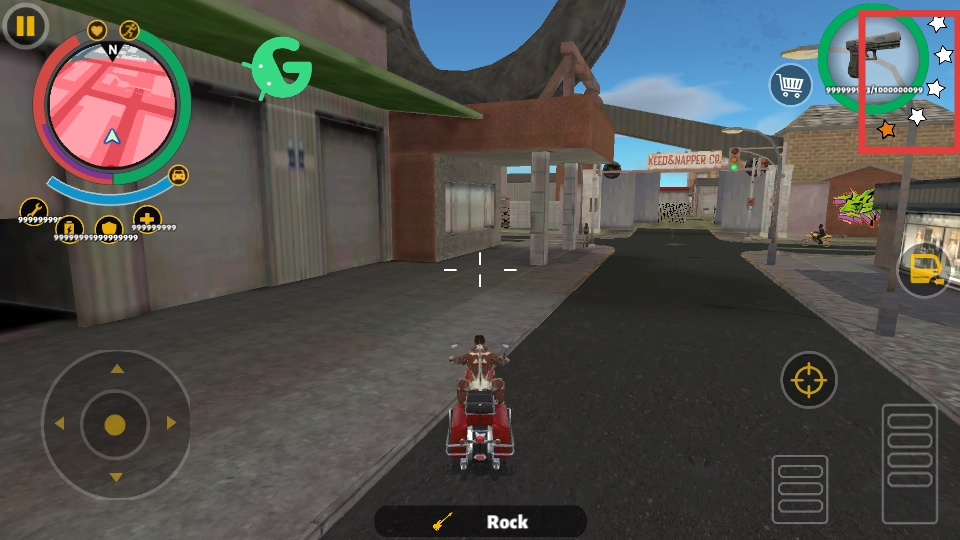
Task: Tap the virtual joystick center knob
Action: 115,424
